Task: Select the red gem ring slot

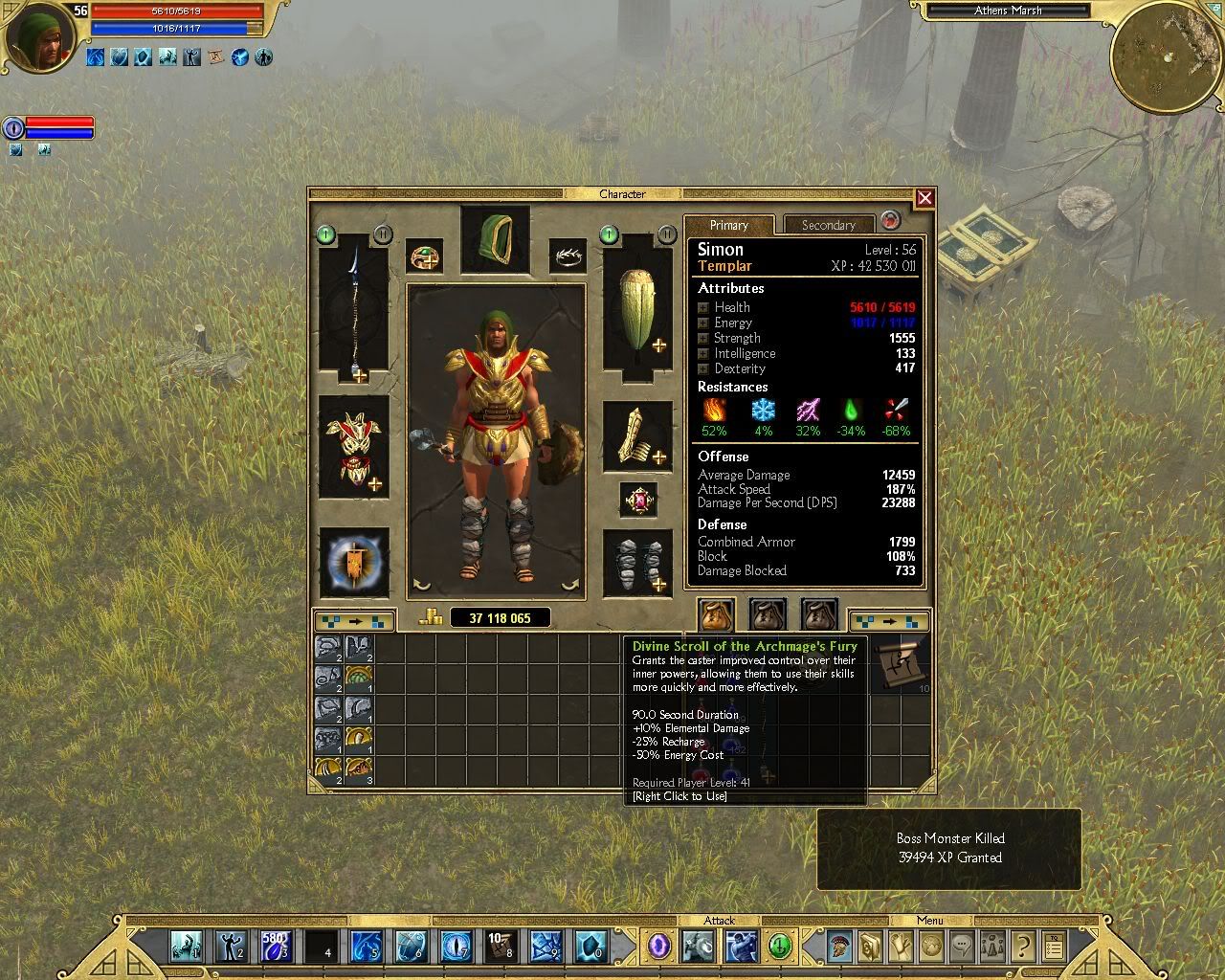Action: 637,500
